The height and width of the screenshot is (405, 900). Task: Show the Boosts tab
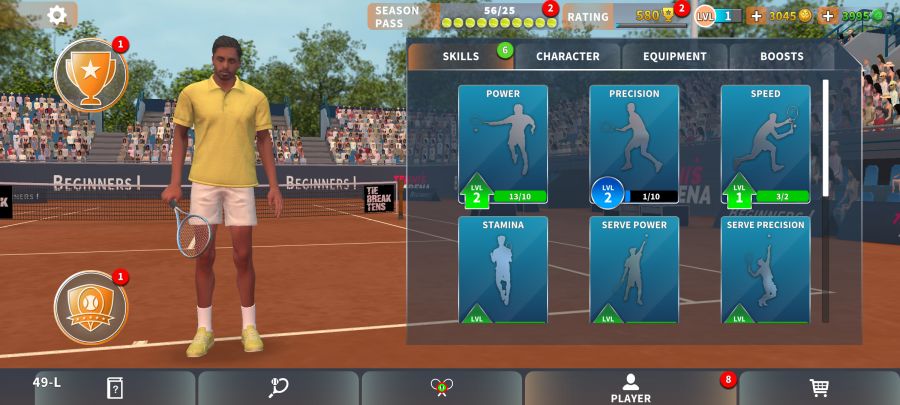(781, 57)
